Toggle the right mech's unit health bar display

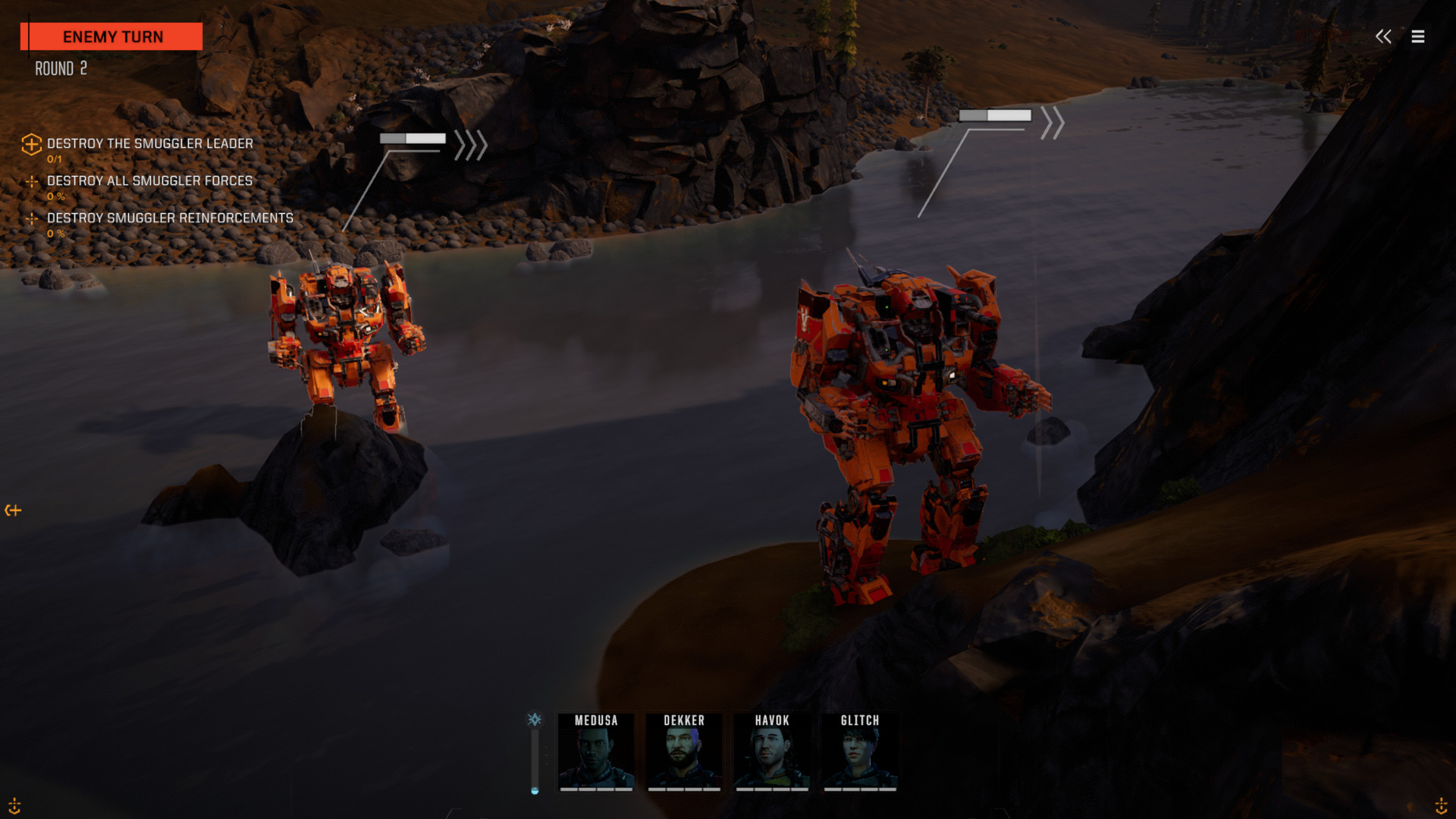tap(994, 115)
